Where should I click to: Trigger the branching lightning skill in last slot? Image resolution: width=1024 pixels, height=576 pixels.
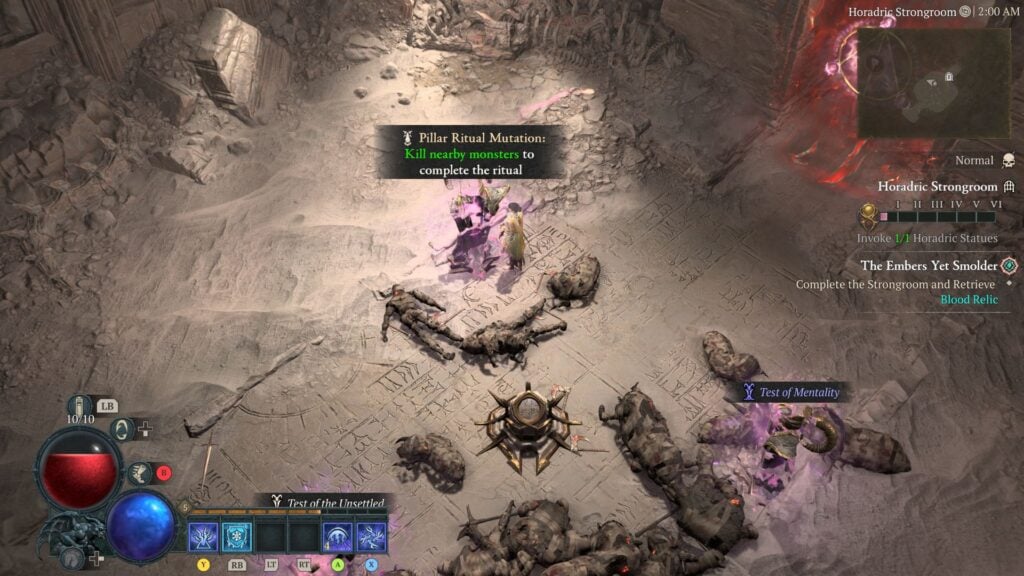coord(371,538)
